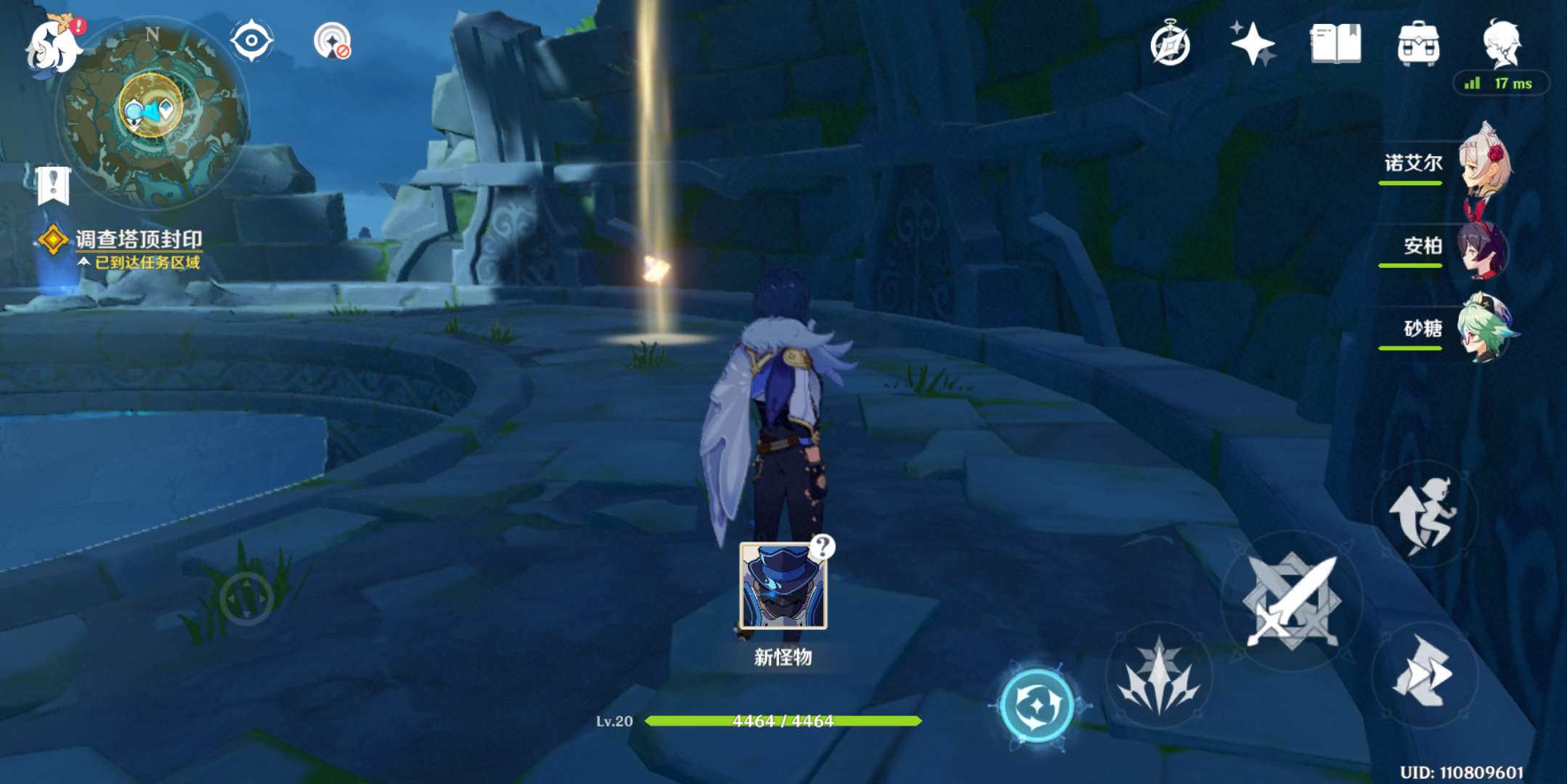The image size is (1567, 784).
Task: Open the Wish star icon
Action: tap(1253, 44)
